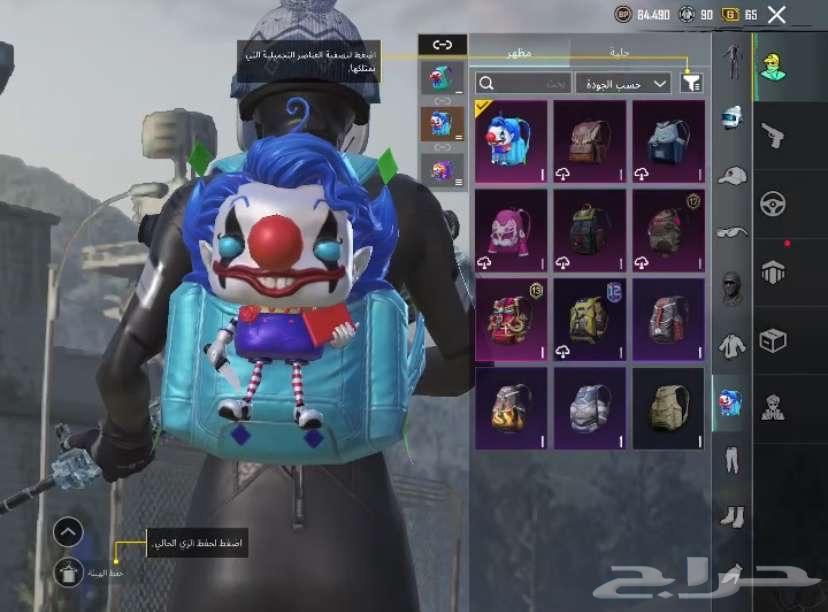828x612 pixels.
Task: Choose the plain khaki backpack
Action: tap(668, 408)
